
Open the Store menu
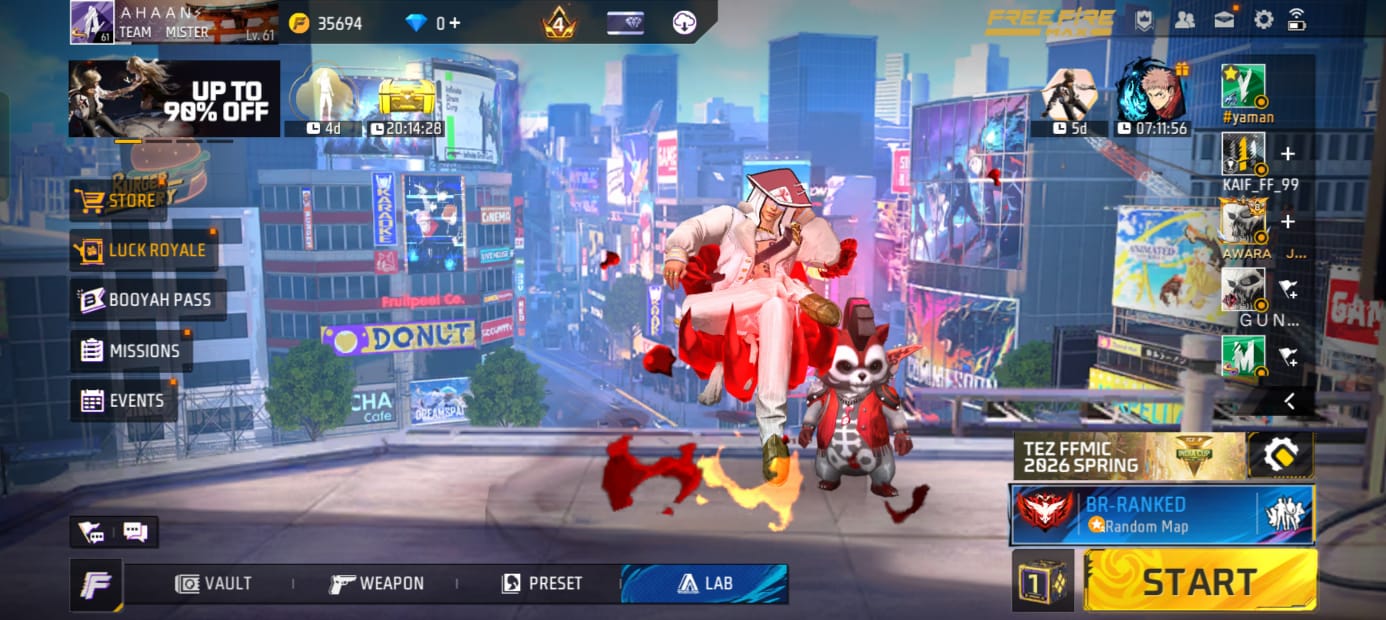pos(118,200)
